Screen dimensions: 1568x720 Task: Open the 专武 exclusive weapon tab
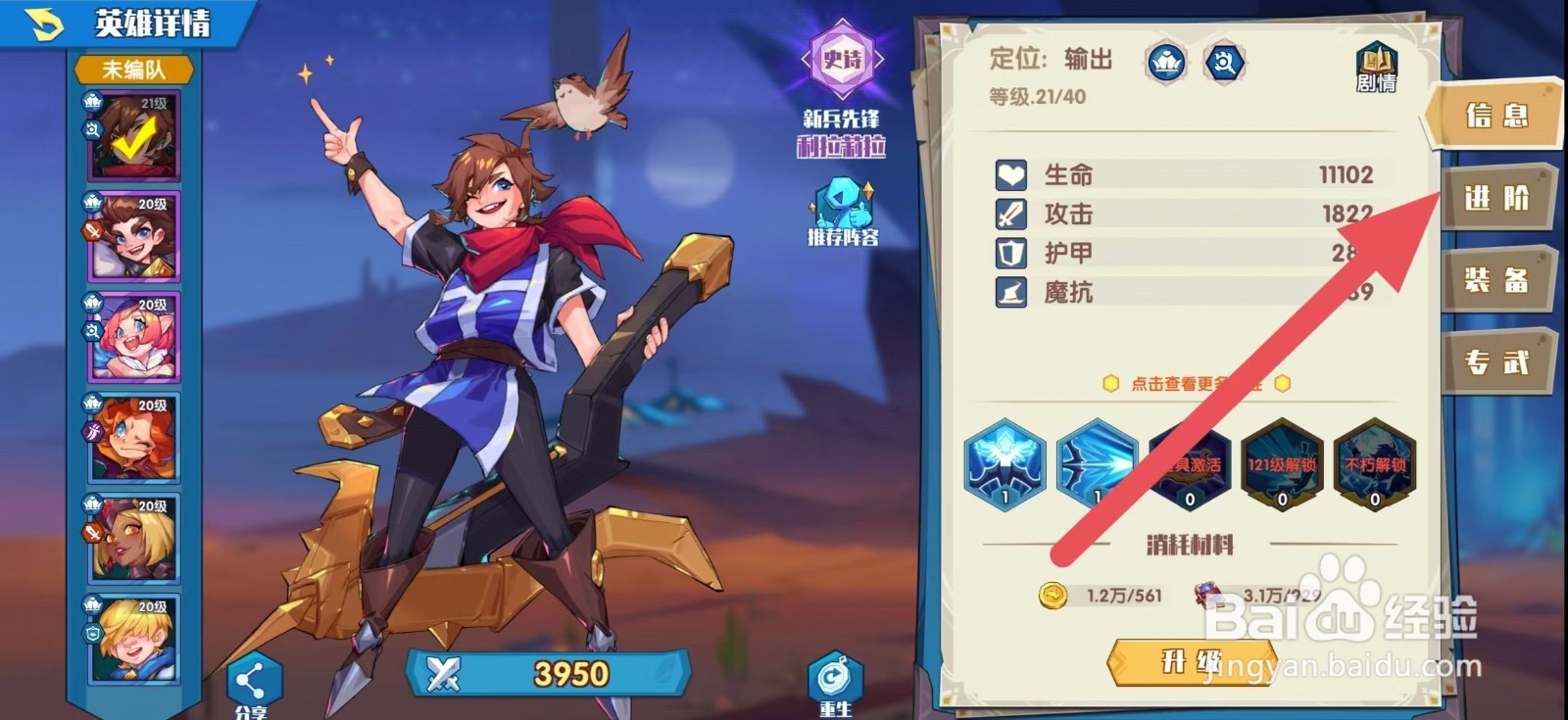coord(1498,362)
